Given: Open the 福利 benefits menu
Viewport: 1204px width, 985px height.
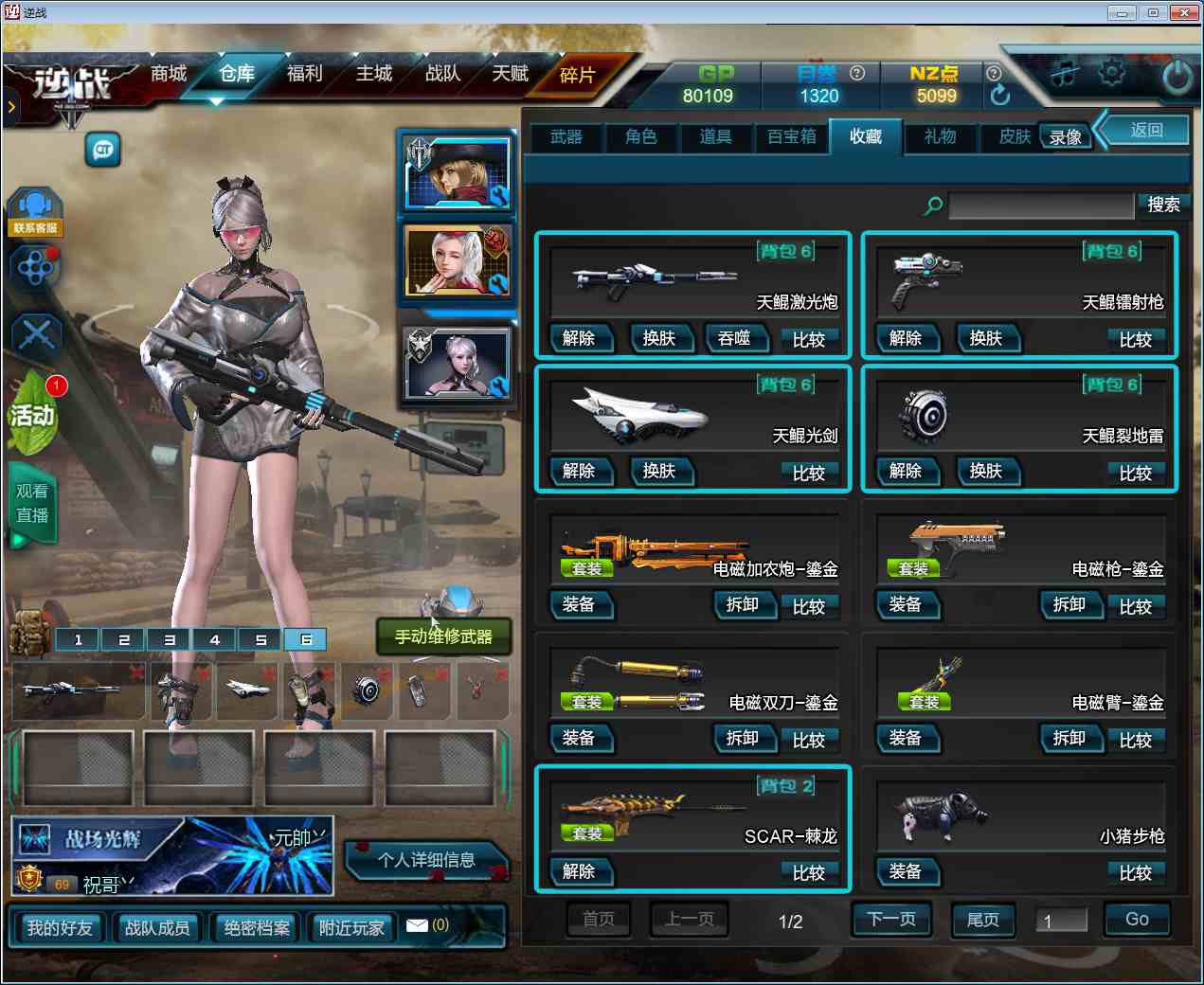Looking at the screenshot, I should pyautogui.click(x=304, y=74).
